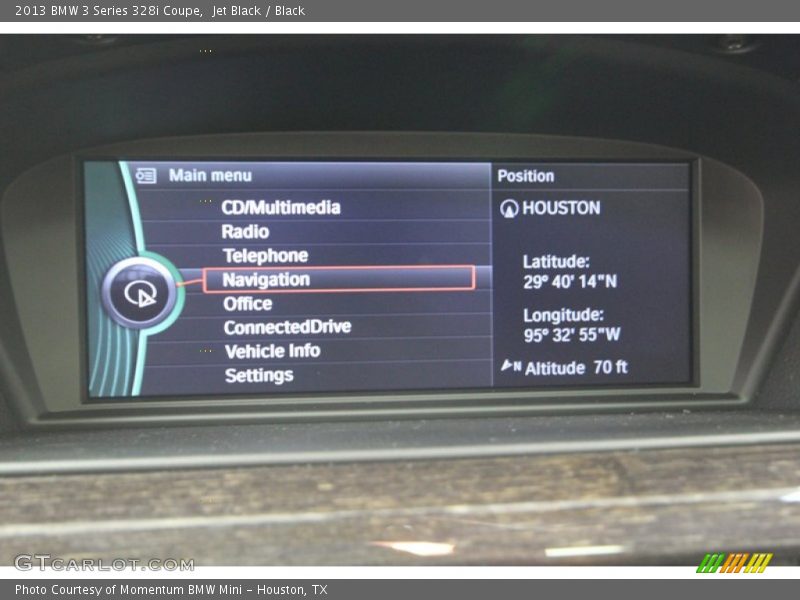This screenshot has width=800, height=600.
Task: Open the Settings menu entry
Action: pyautogui.click(x=259, y=375)
